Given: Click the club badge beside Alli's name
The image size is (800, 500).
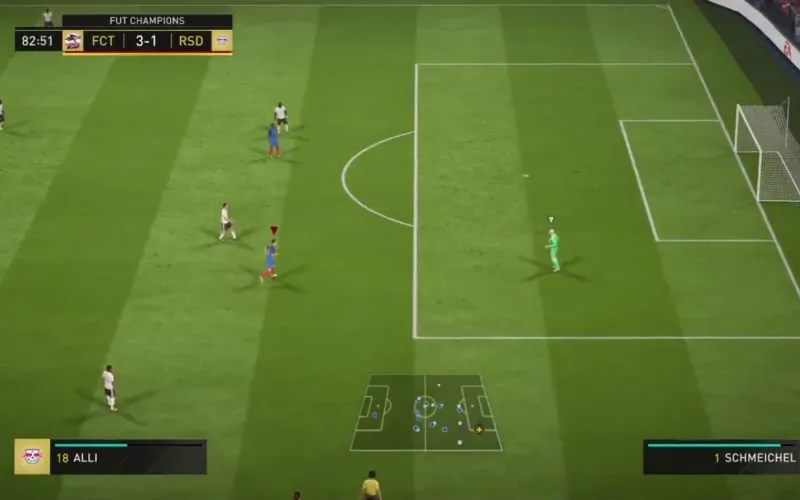Looking at the screenshot, I should [33, 457].
